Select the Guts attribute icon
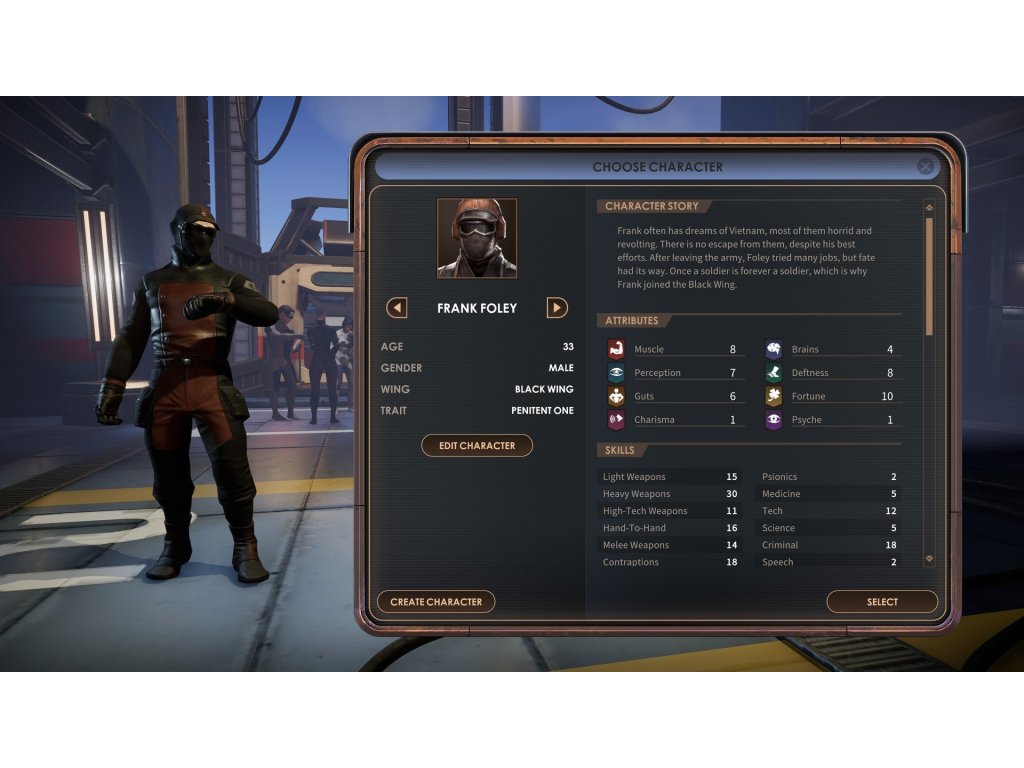Viewport: 1024px width, 768px height. pos(616,396)
